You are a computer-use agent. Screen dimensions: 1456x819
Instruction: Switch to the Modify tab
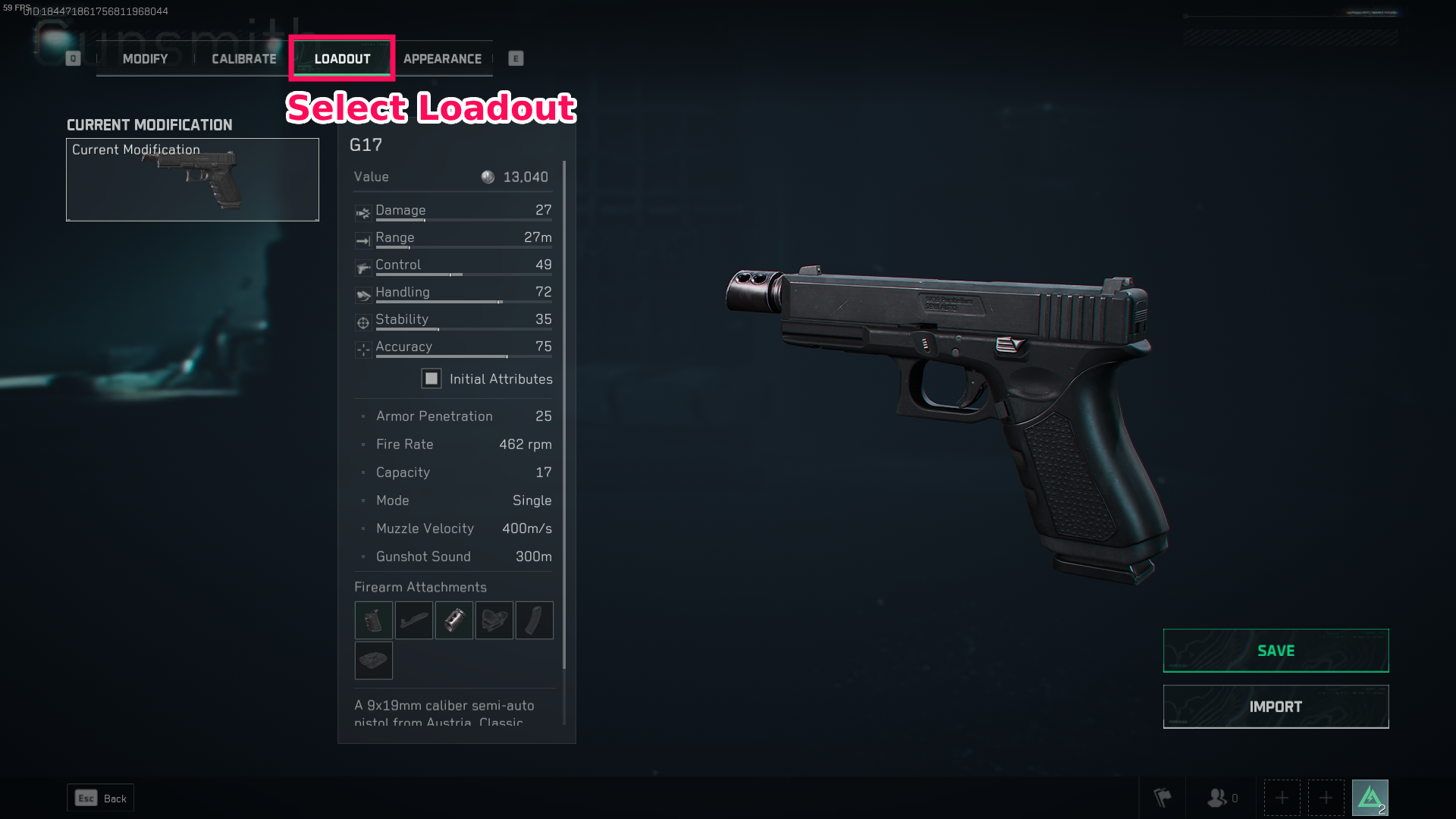coord(145,58)
